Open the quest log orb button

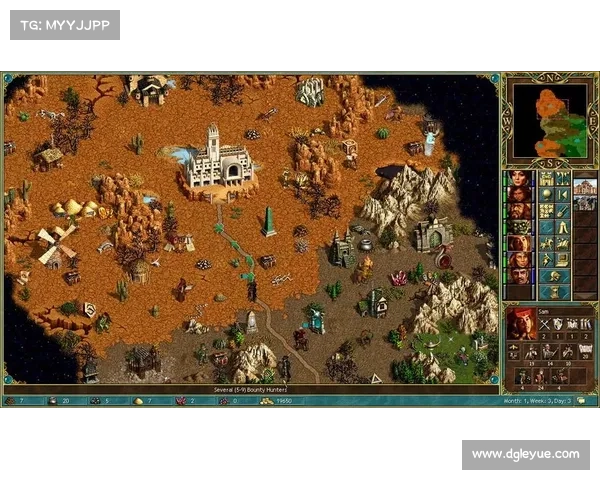pos(547,195)
